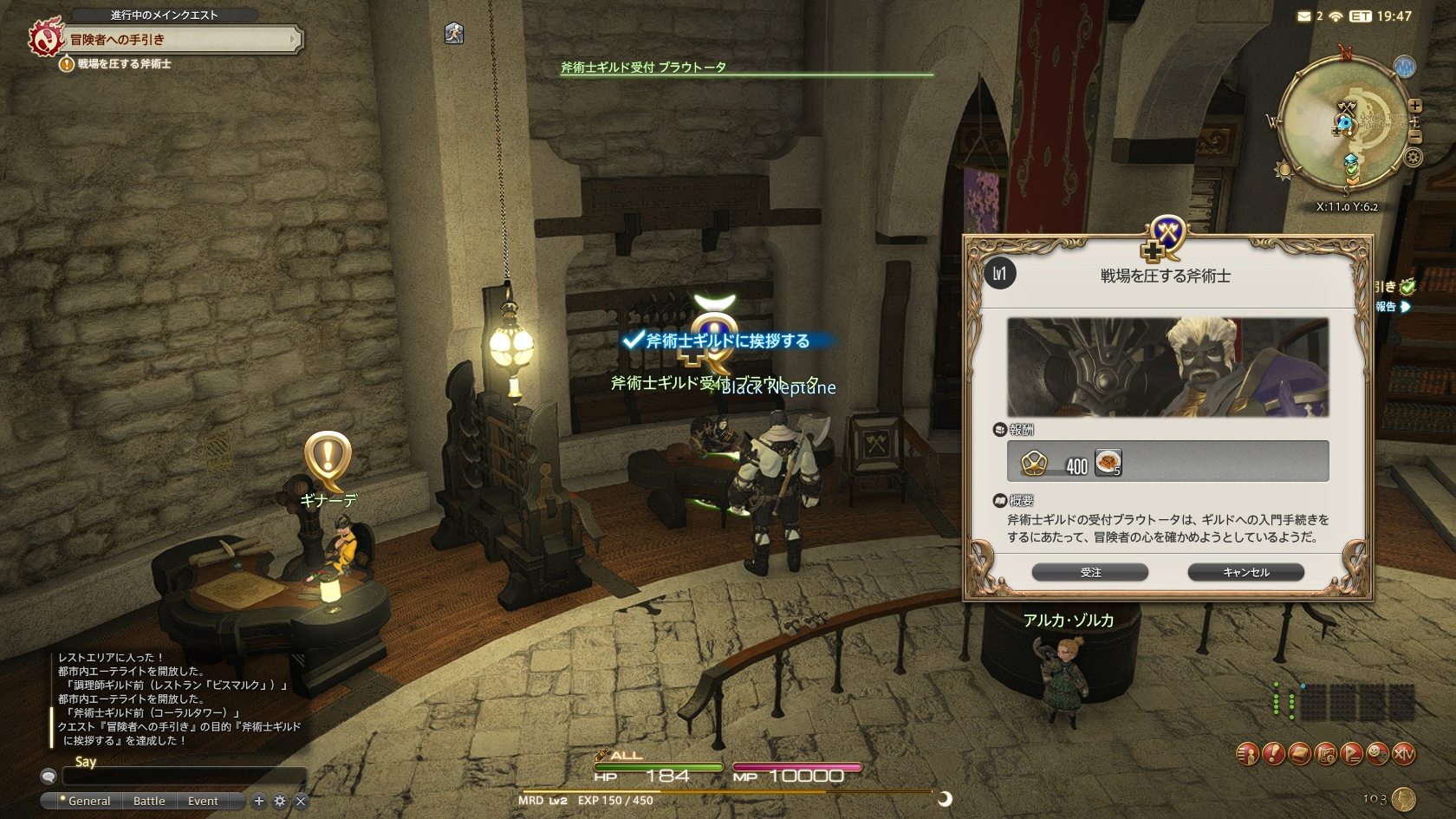Focus the chat text input field
This screenshot has width=1456, height=819.
point(182,777)
